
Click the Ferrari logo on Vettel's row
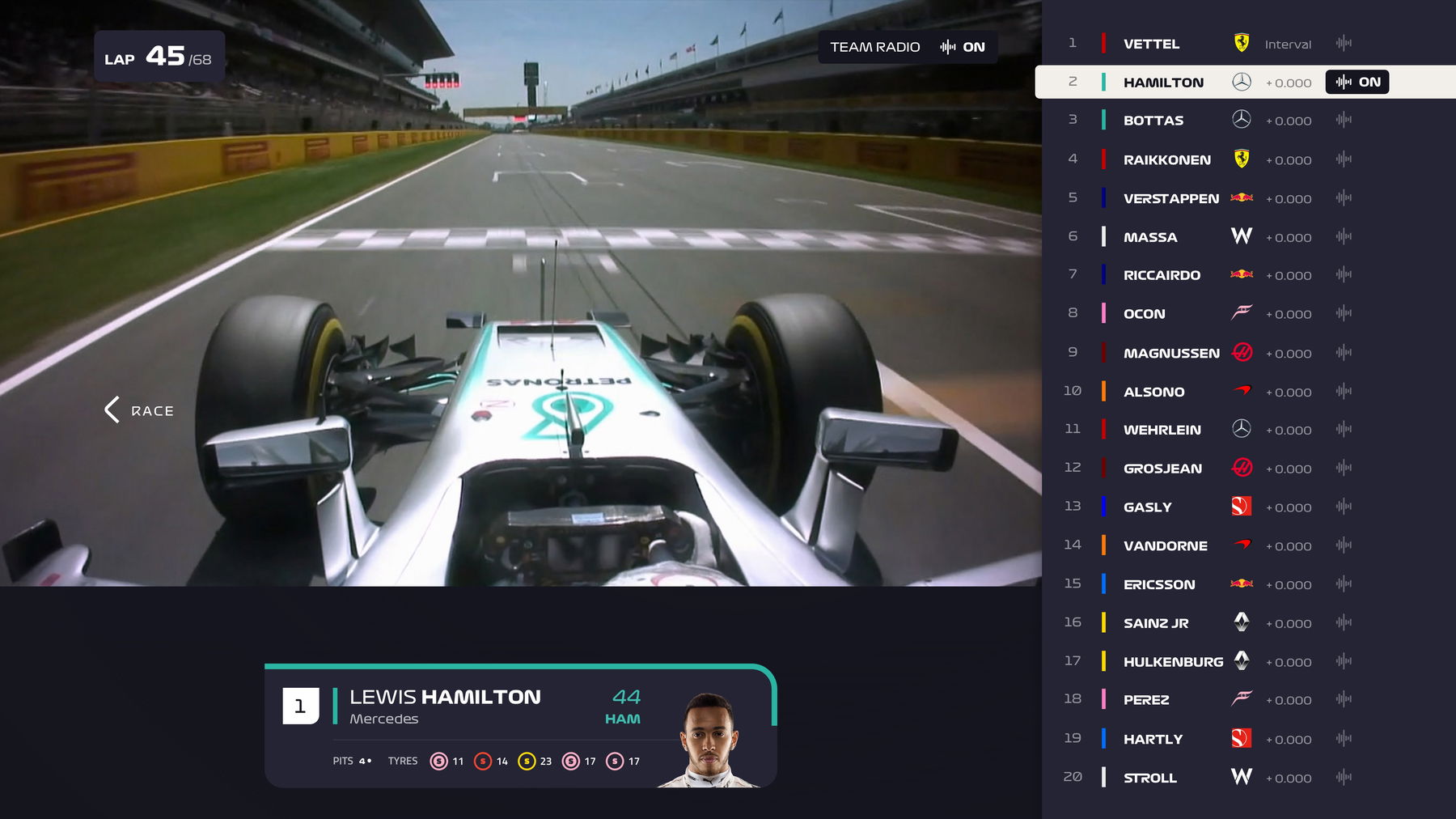[1240, 43]
